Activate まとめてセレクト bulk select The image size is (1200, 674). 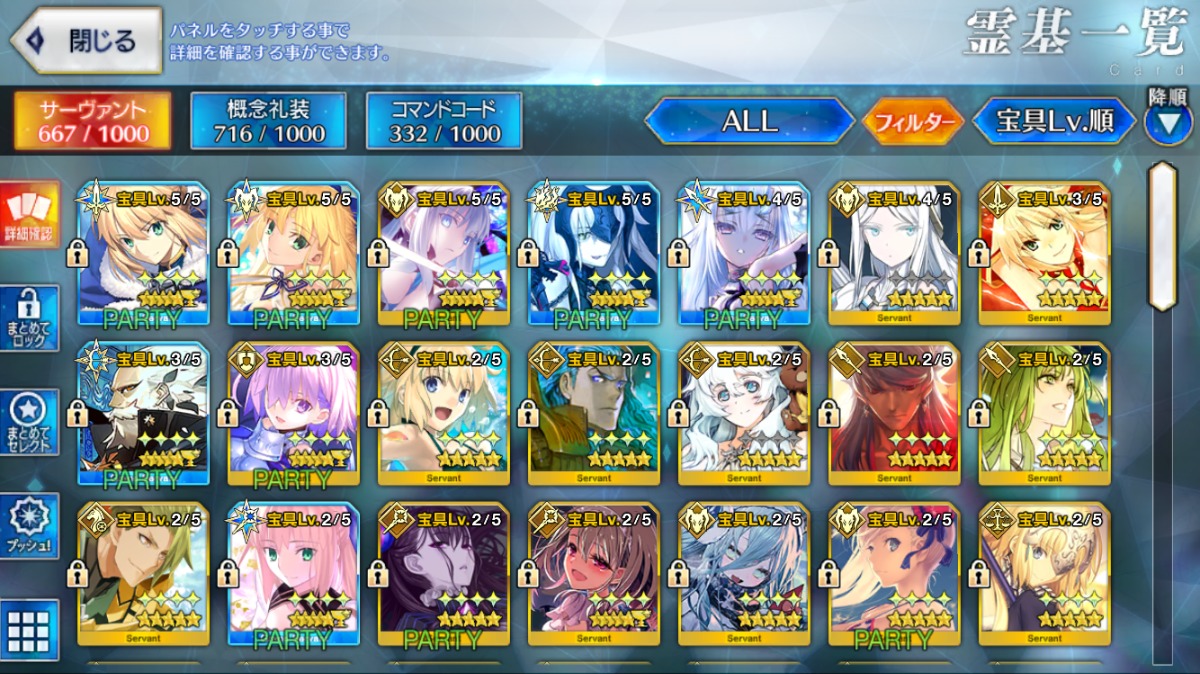coord(29,421)
